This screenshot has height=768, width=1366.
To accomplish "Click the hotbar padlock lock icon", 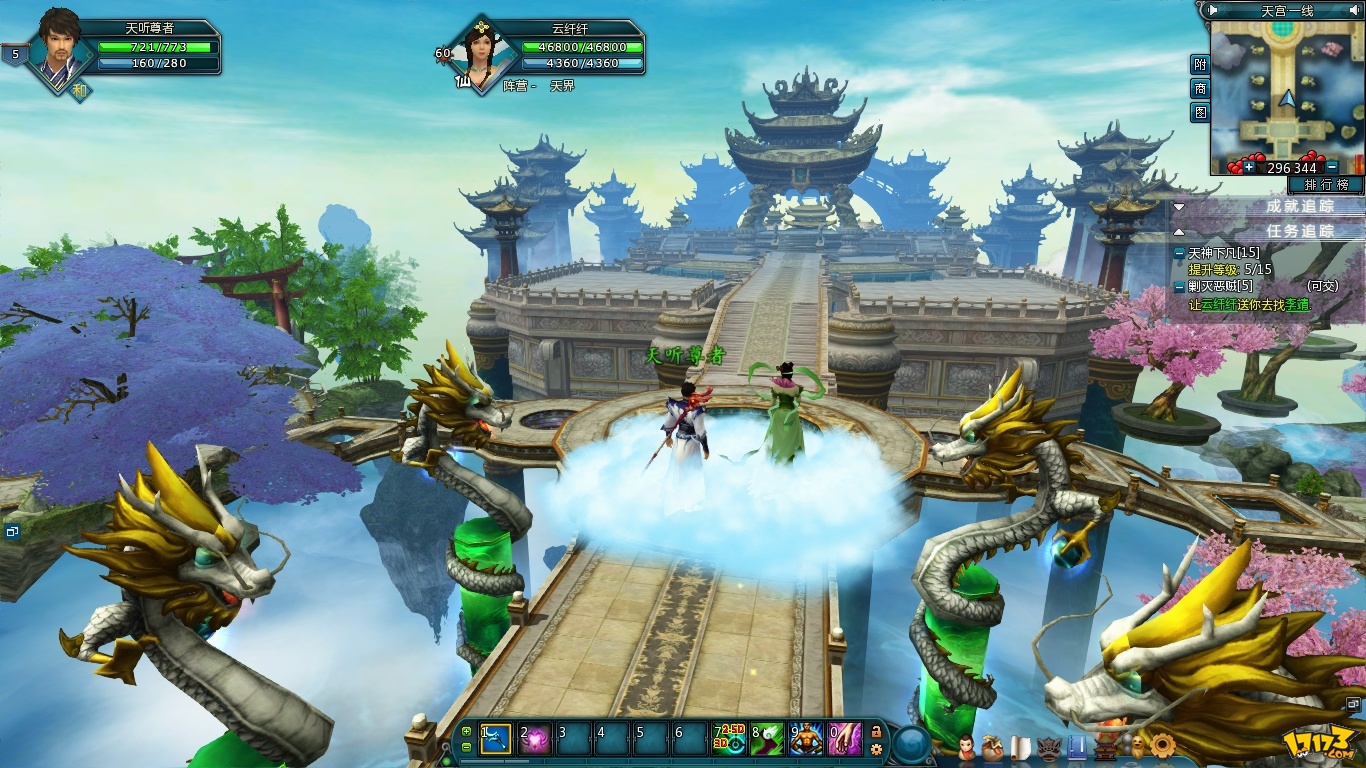I will [x=876, y=731].
